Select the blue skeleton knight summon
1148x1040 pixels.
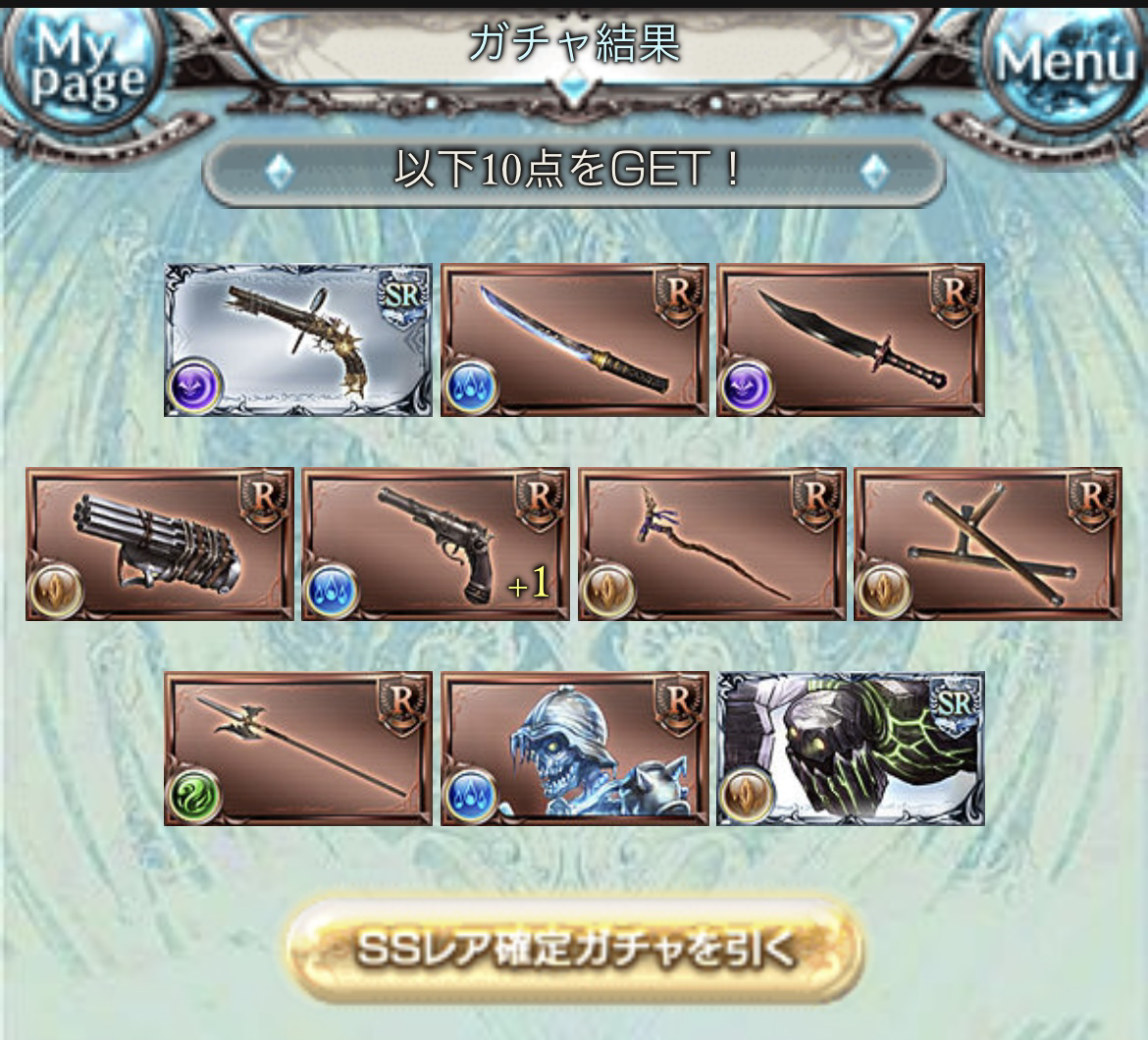click(x=574, y=748)
